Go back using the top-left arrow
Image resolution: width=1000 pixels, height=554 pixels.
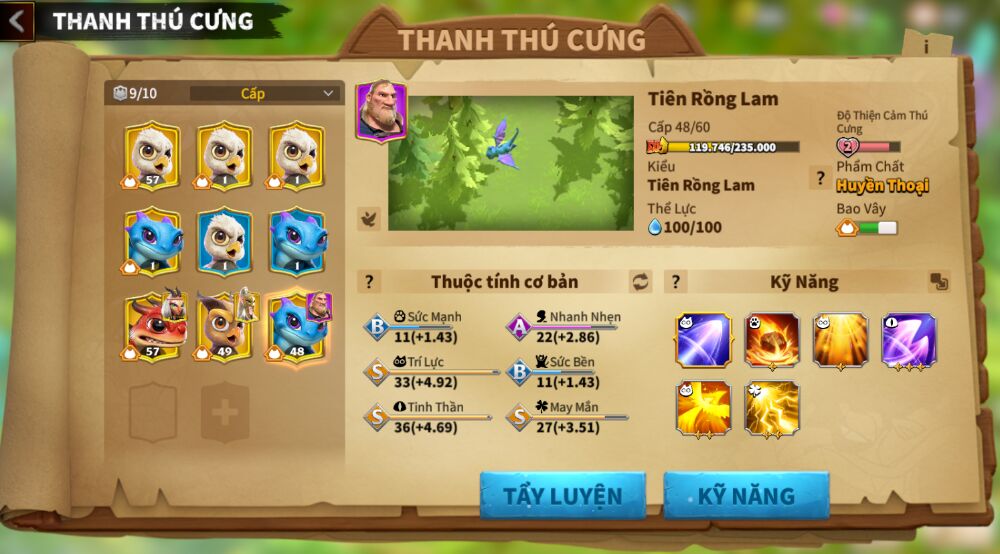coord(17,21)
